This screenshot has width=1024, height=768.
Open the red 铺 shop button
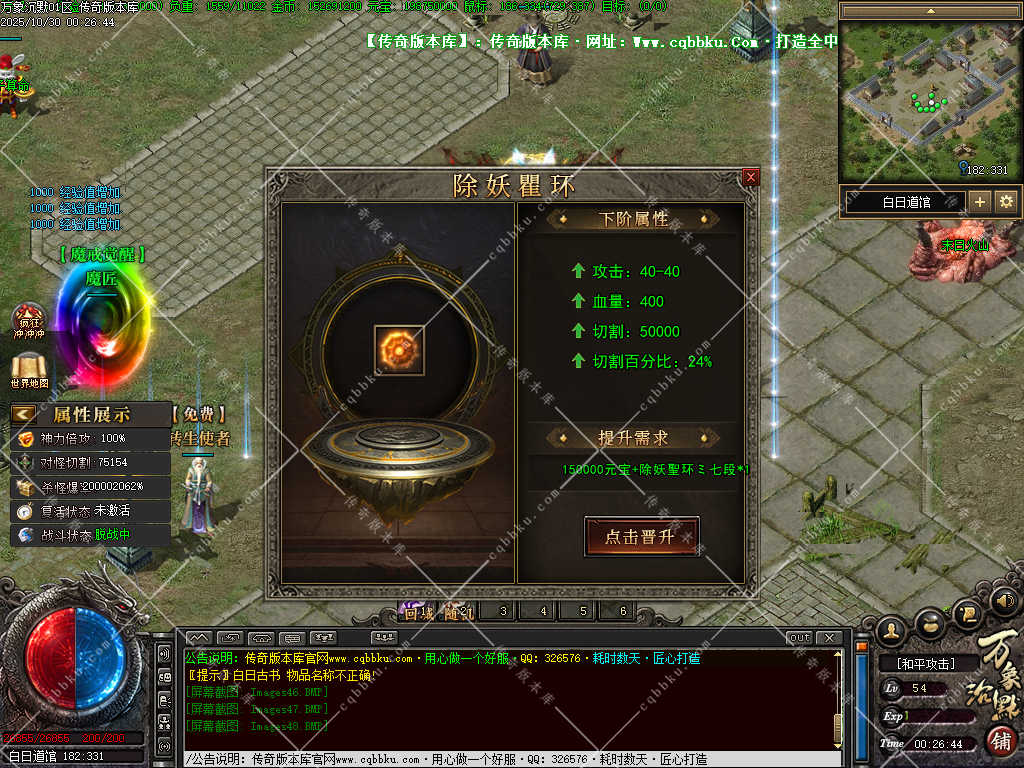coord(1000,741)
